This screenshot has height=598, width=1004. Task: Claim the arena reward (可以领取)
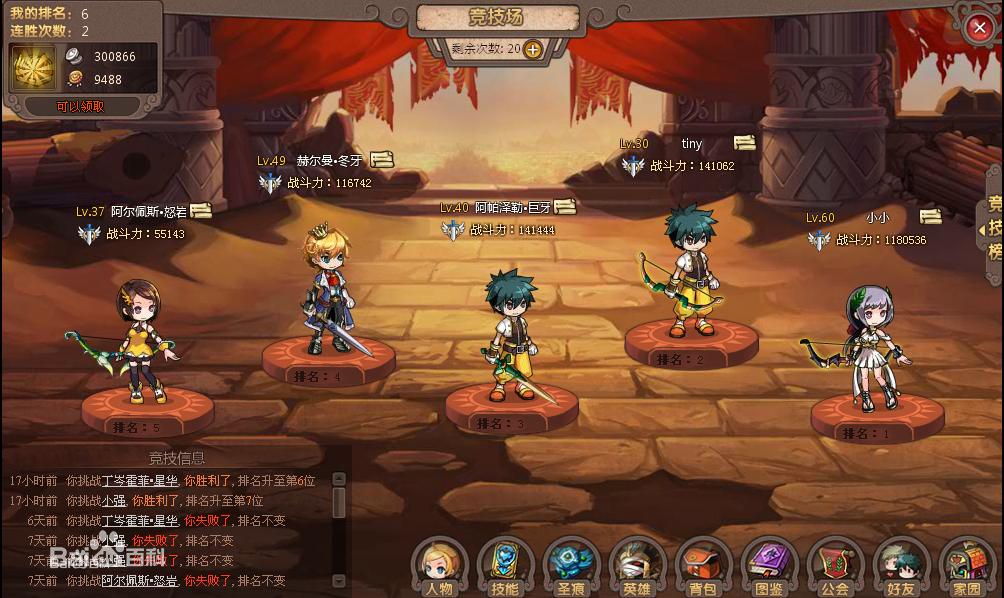click(x=80, y=106)
